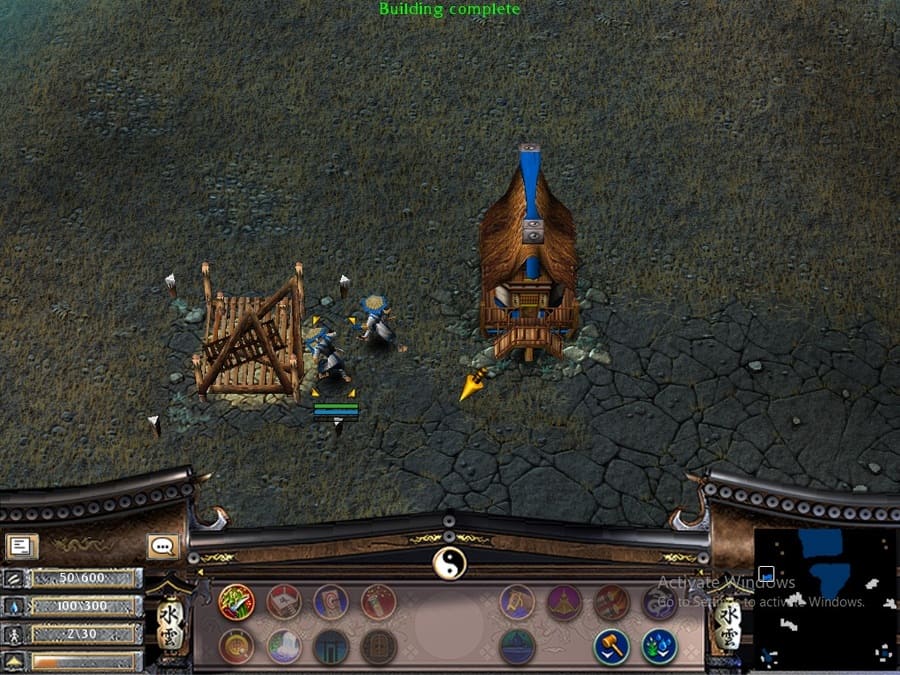Select the dark temple silhouette icon
The height and width of the screenshot is (675, 900).
[x=517, y=646]
